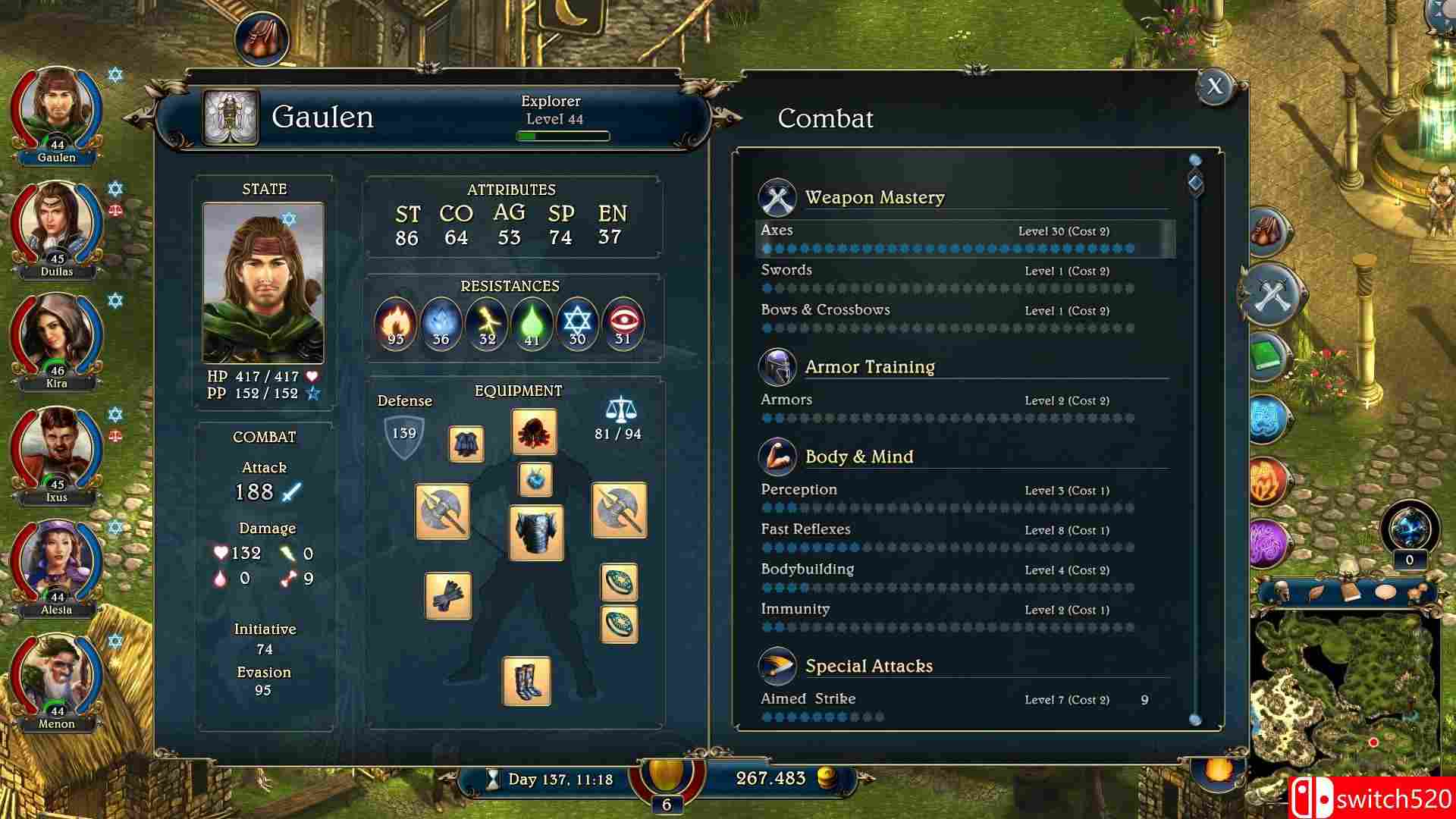Click the Body & Mind flexing arm icon

[777, 455]
